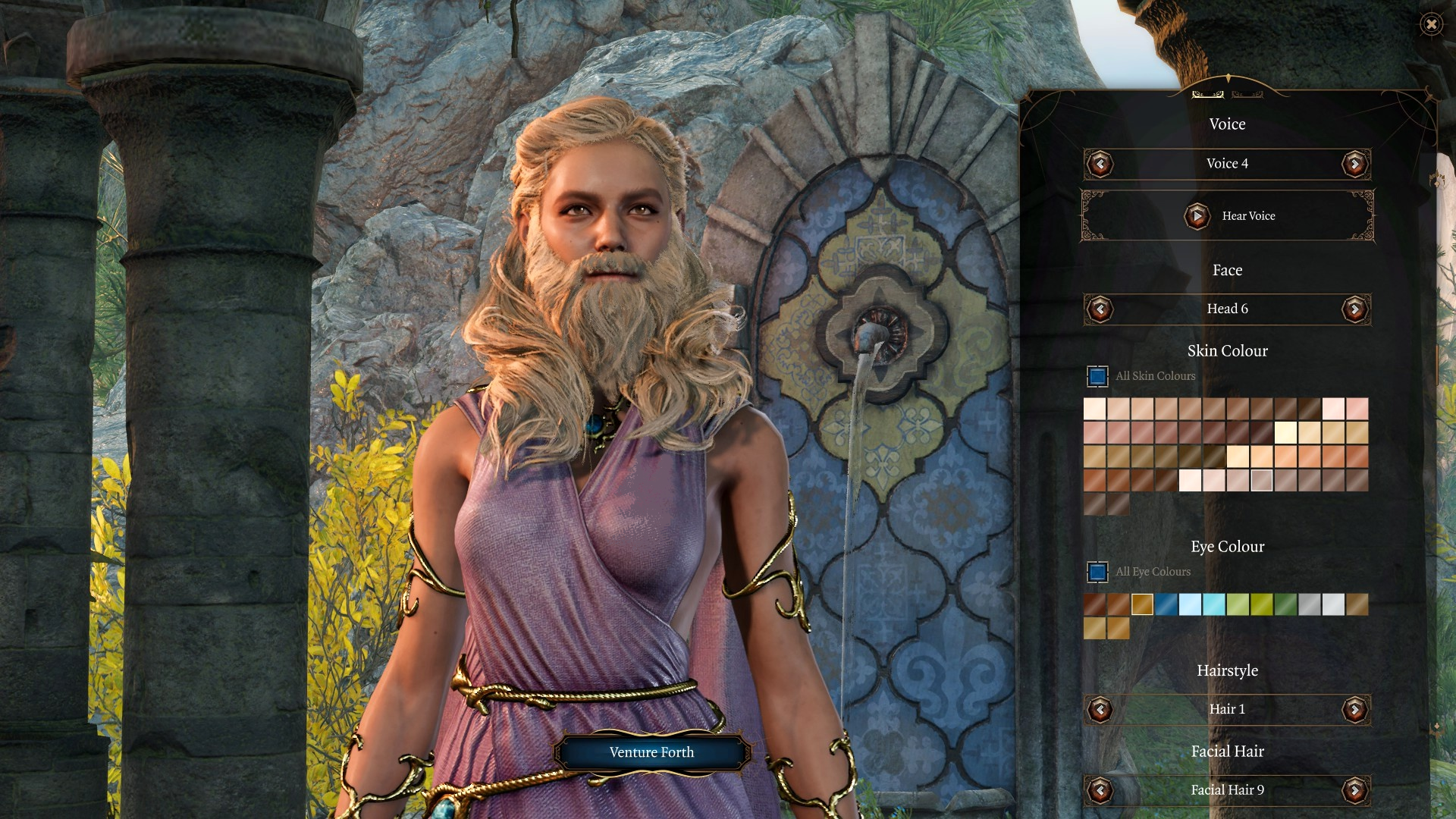
Task: Toggle the All Skin Colours checkbox
Action: click(1097, 376)
